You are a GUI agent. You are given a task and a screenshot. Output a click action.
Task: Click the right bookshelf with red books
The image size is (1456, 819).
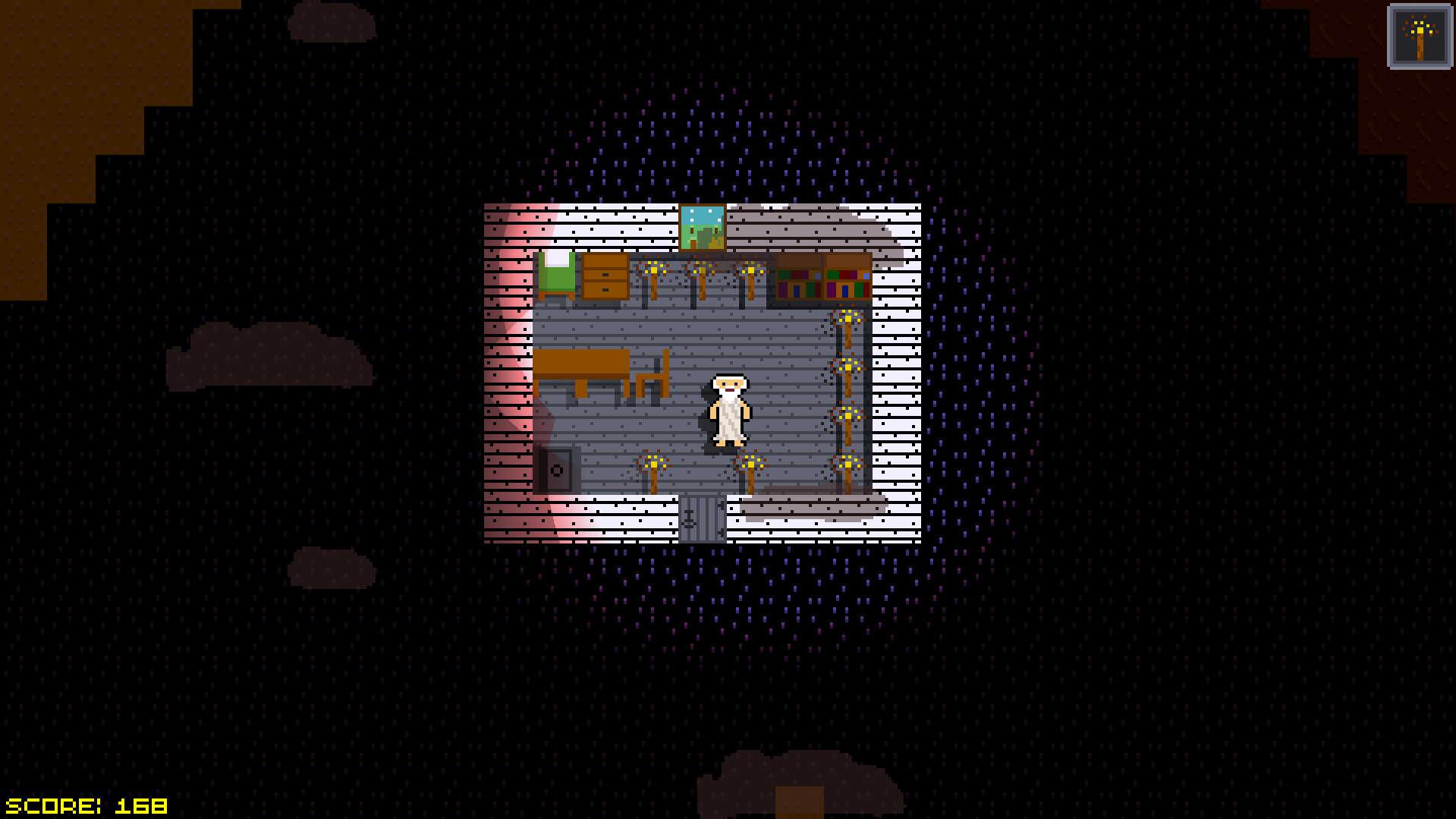point(847,282)
